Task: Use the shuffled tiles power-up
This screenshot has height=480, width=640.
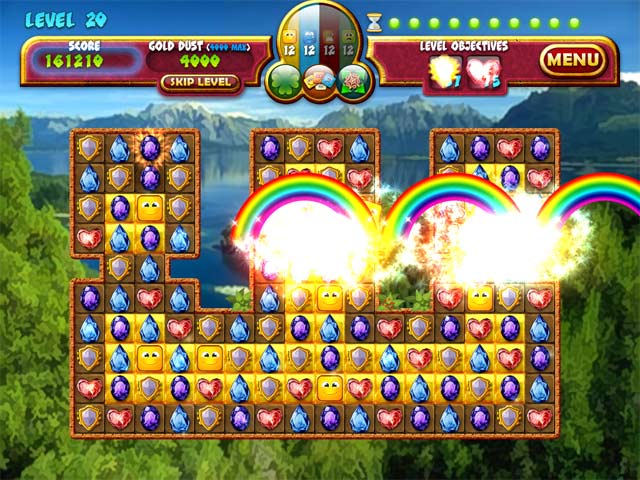Action: coord(320,80)
